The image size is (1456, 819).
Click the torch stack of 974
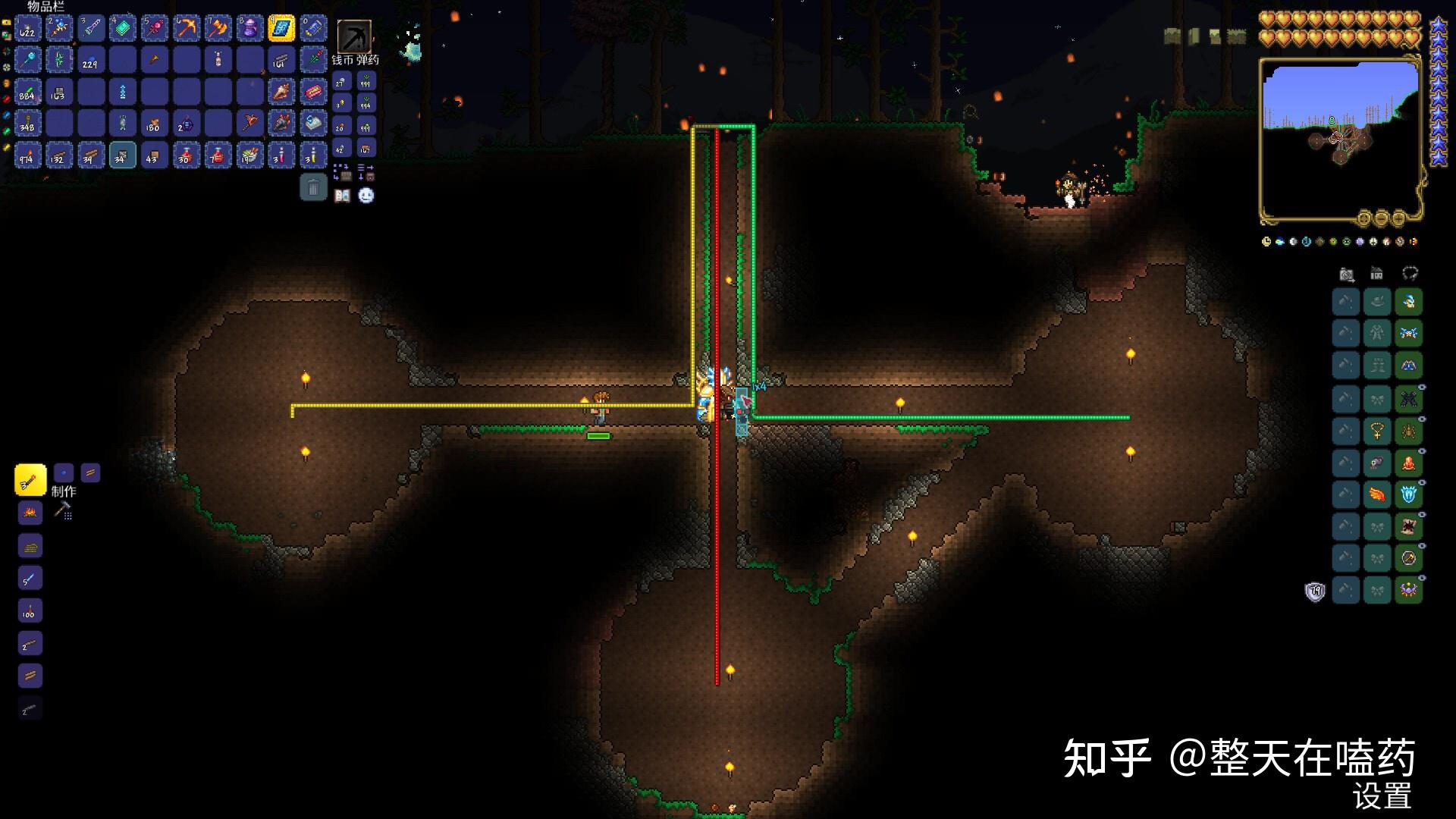click(x=27, y=155)
